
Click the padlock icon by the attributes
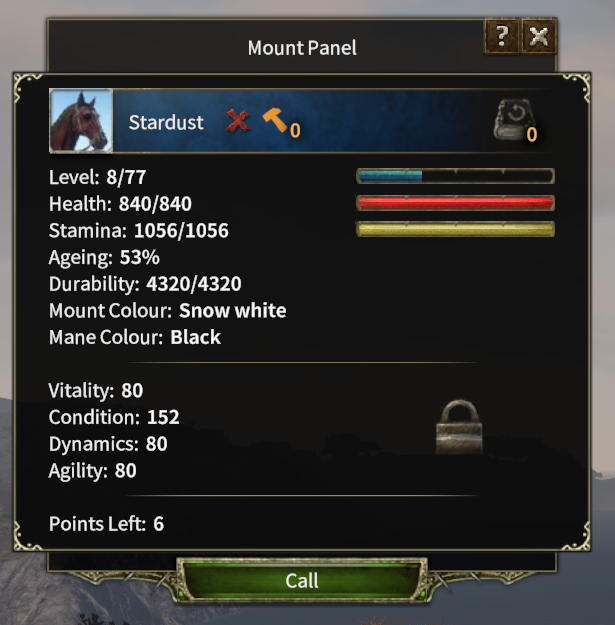(459, 427)
